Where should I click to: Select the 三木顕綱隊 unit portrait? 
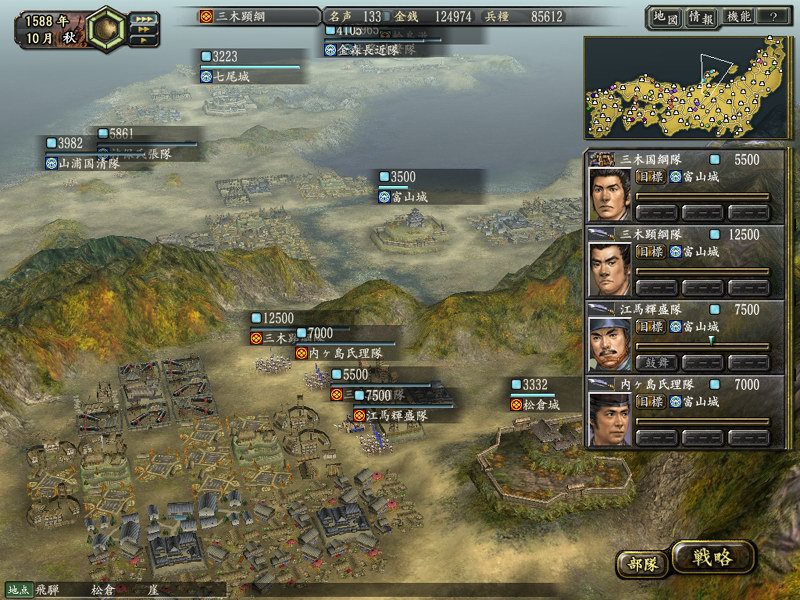(x=610, y=268)
